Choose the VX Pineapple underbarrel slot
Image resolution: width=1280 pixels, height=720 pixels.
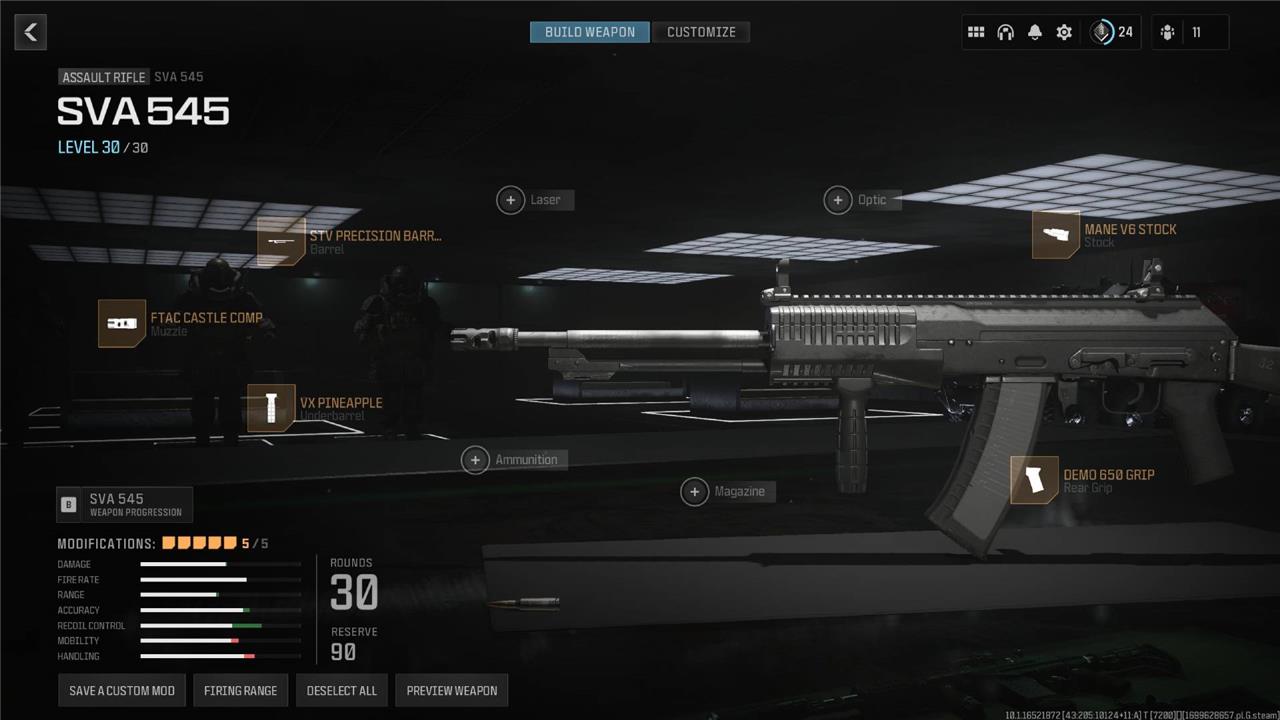pyautogui.click(x=271, y=408)
